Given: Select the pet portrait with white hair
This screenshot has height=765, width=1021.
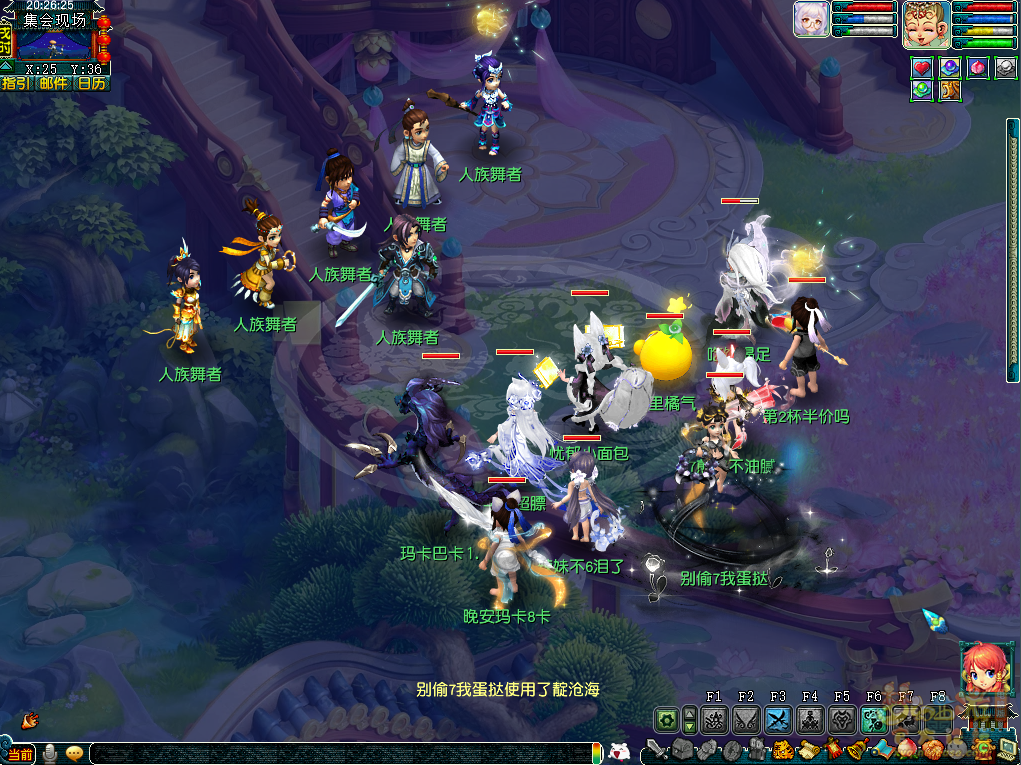Looking at the screenshot, I should coord(810,19).
